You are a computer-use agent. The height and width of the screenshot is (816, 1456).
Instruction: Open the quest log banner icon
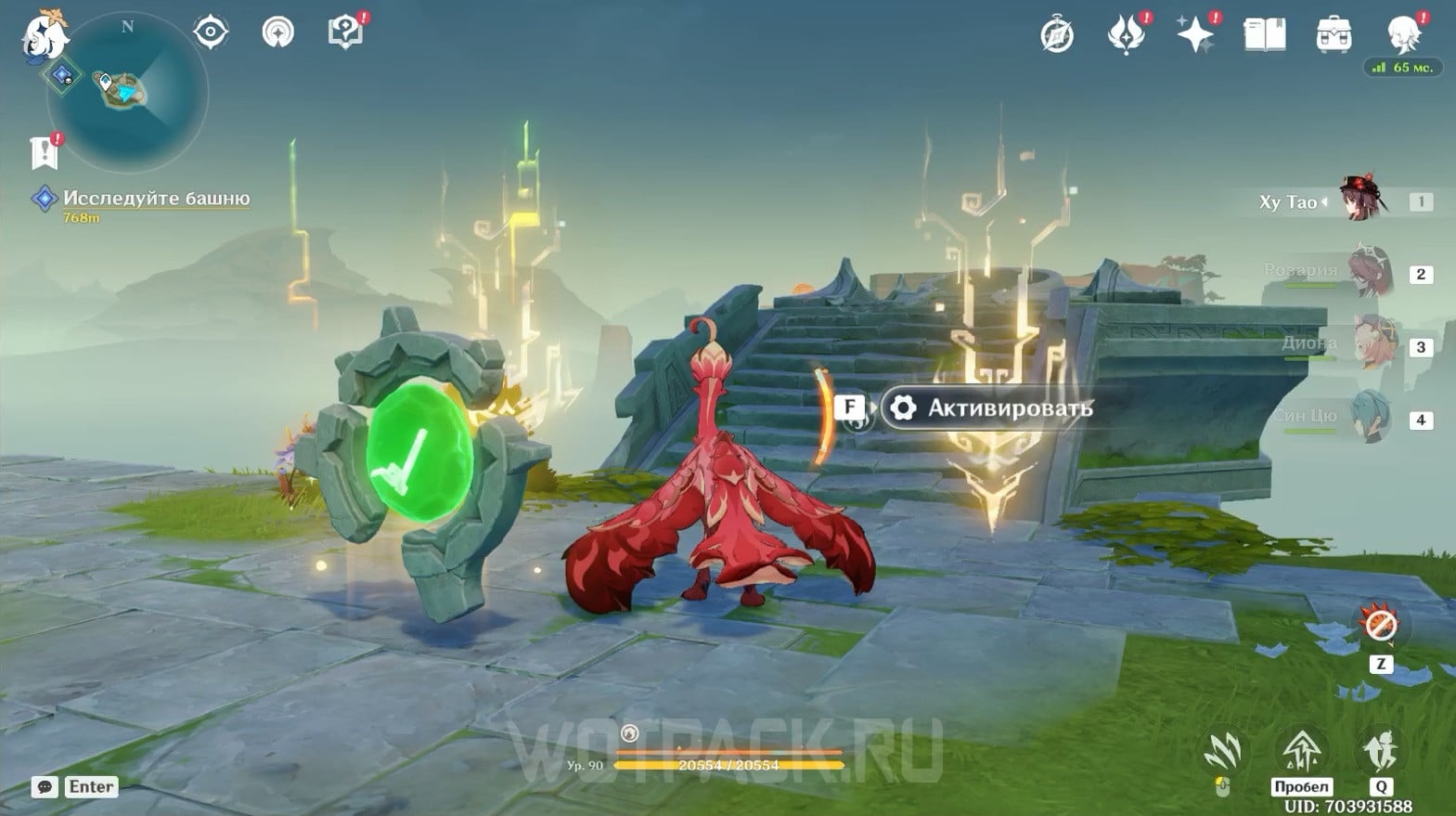coord(44,153)
